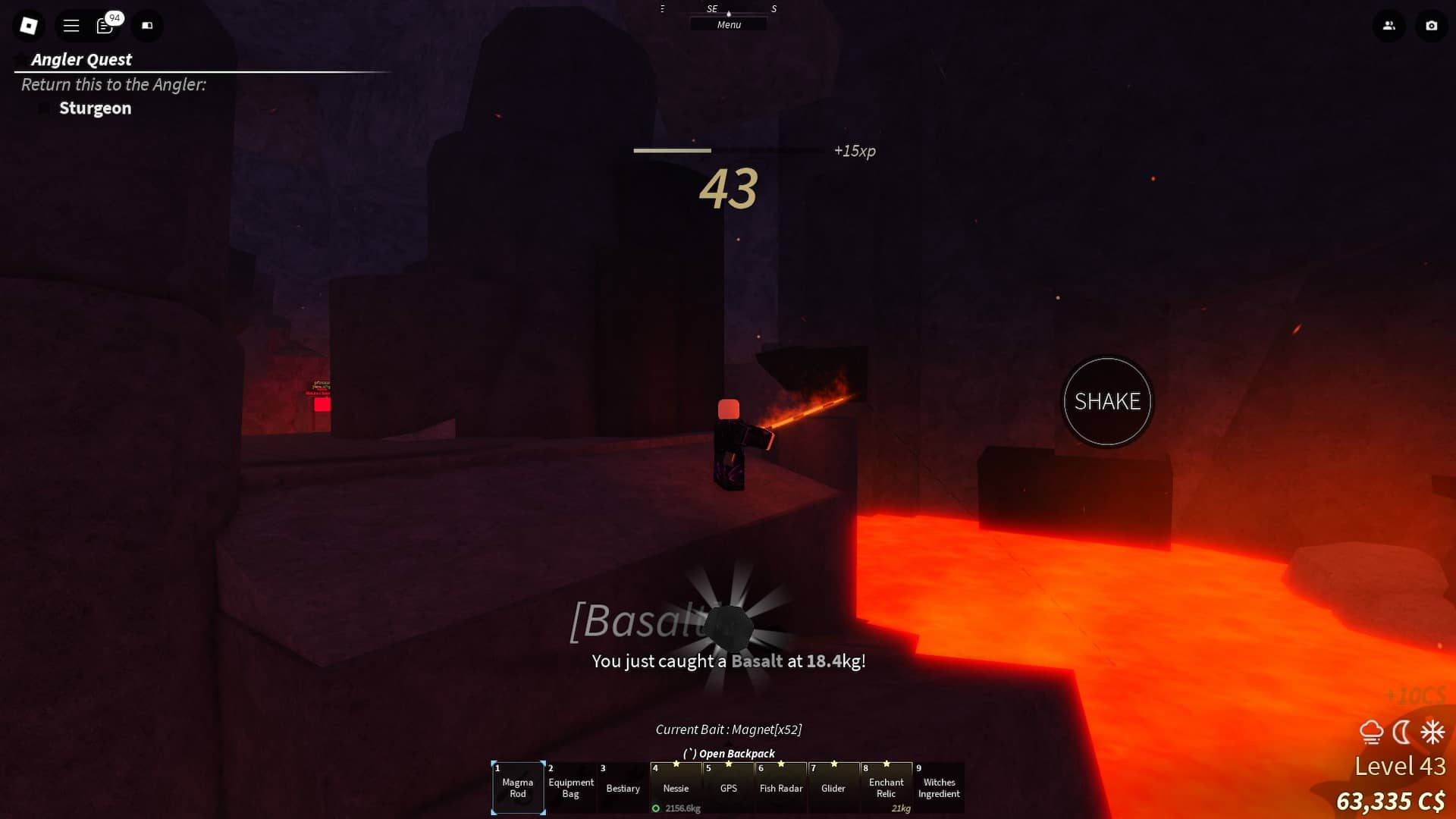Click the snowflake season indicator

pos(1431,731)
